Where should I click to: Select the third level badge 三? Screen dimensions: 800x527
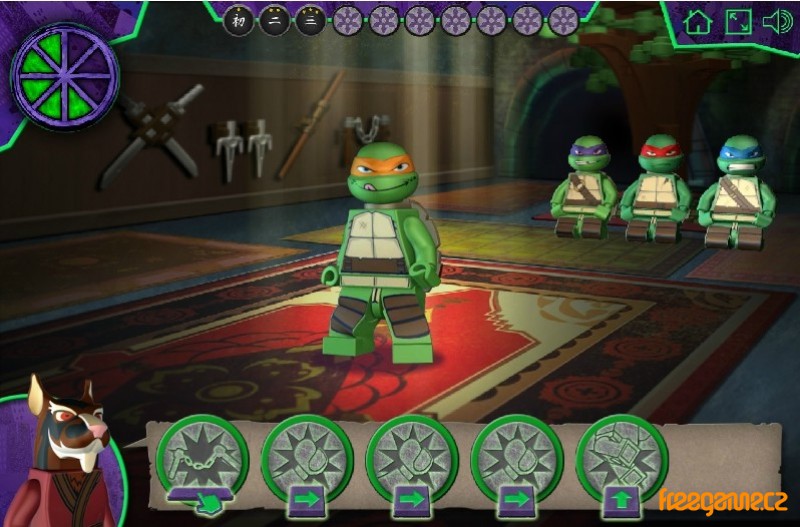310,20
